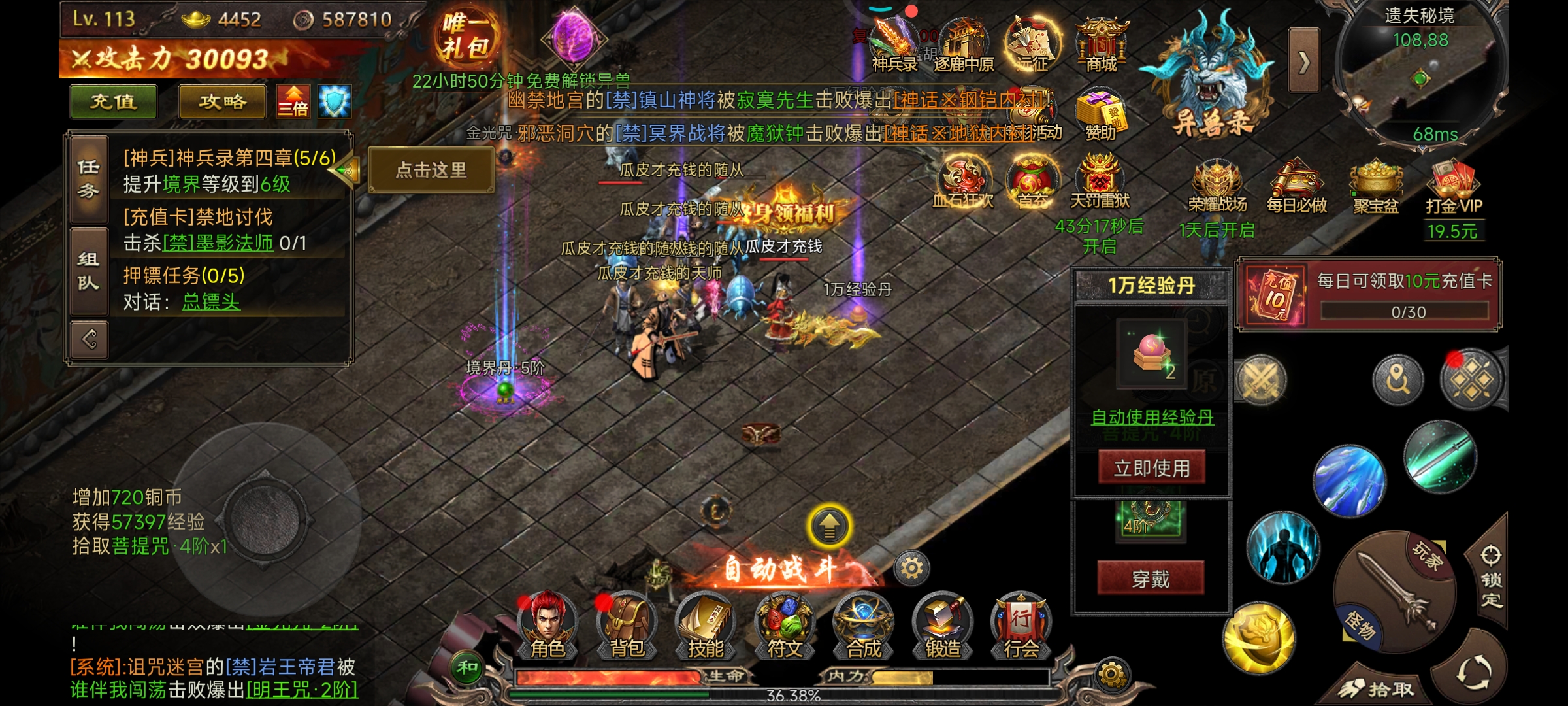The image size is (1568, 706).
Task: Use the experience pill with 立即使用
Action: (1151, 468)
